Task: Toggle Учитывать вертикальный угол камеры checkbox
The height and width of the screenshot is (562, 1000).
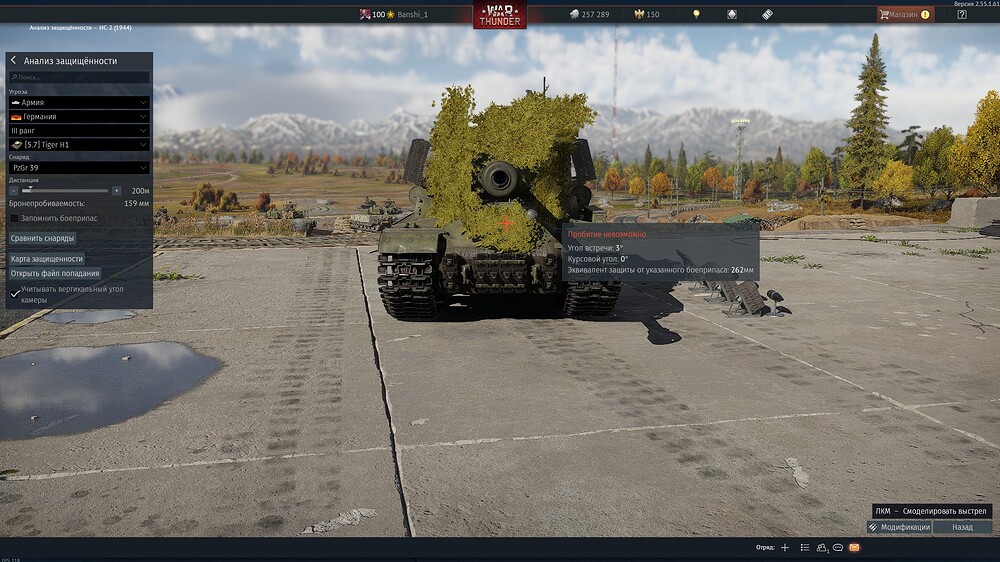Action: tap(14, 294)
